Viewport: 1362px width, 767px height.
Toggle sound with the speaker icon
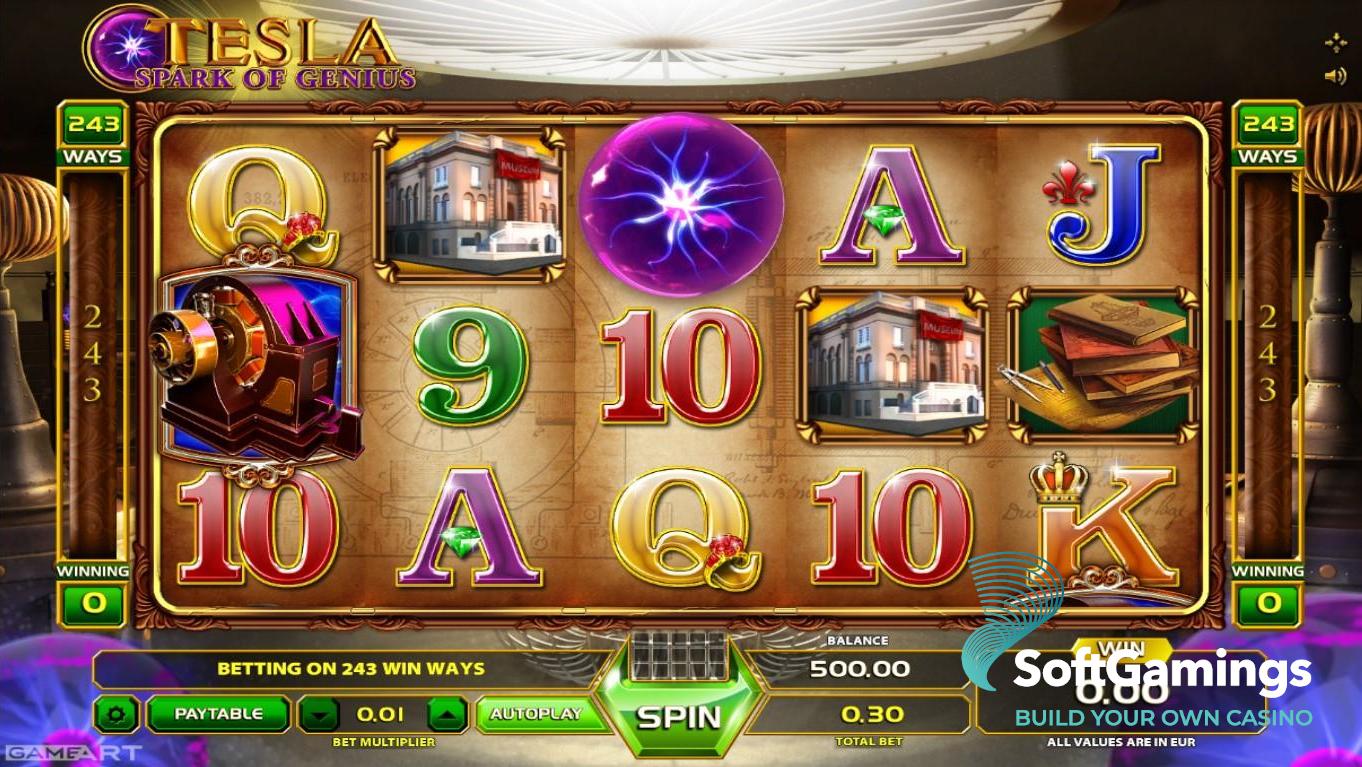1335,76
